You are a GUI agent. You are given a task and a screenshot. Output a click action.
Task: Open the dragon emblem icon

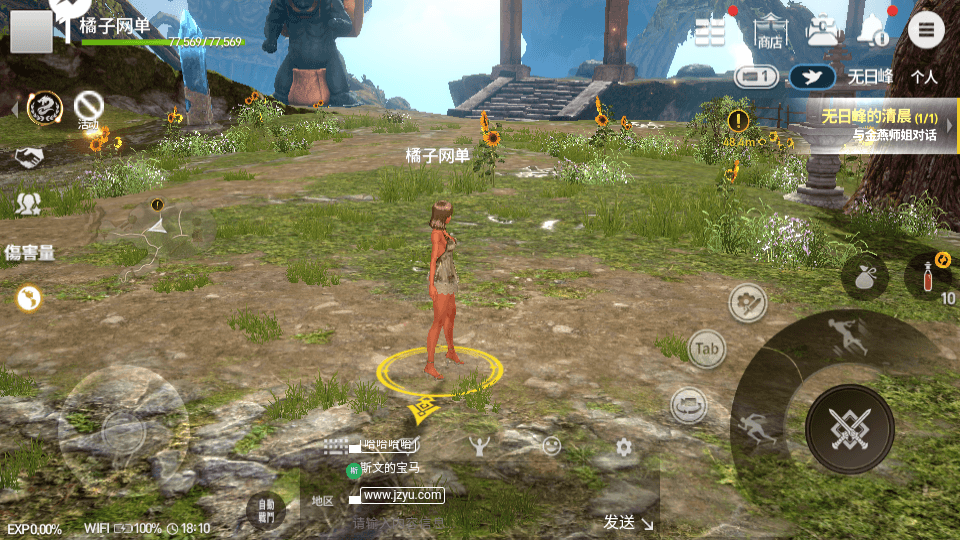[44, 107]
